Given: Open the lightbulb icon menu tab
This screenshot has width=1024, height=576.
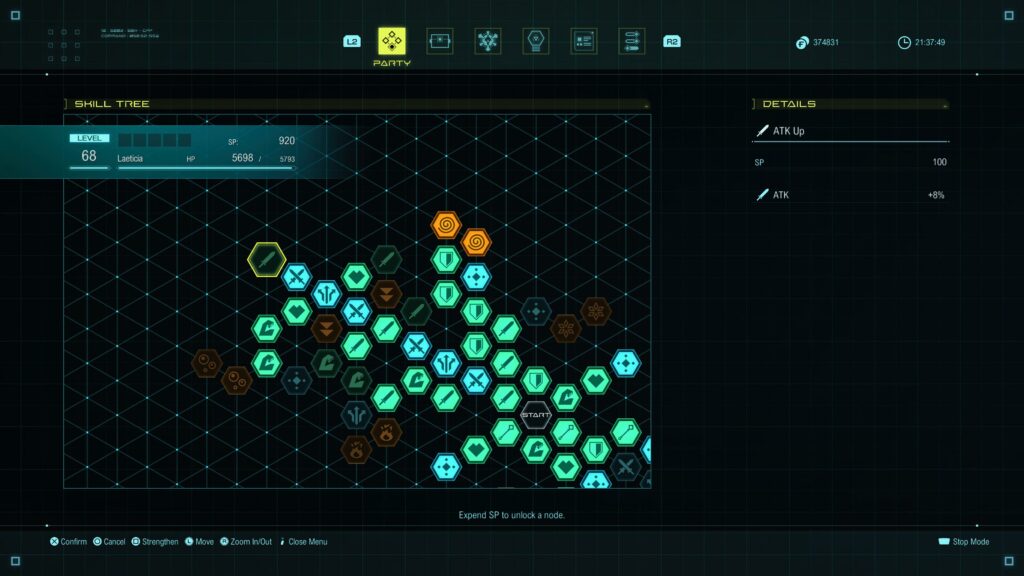Looking at the screenshot, I should pyautogui.click(x=536, y=41).
